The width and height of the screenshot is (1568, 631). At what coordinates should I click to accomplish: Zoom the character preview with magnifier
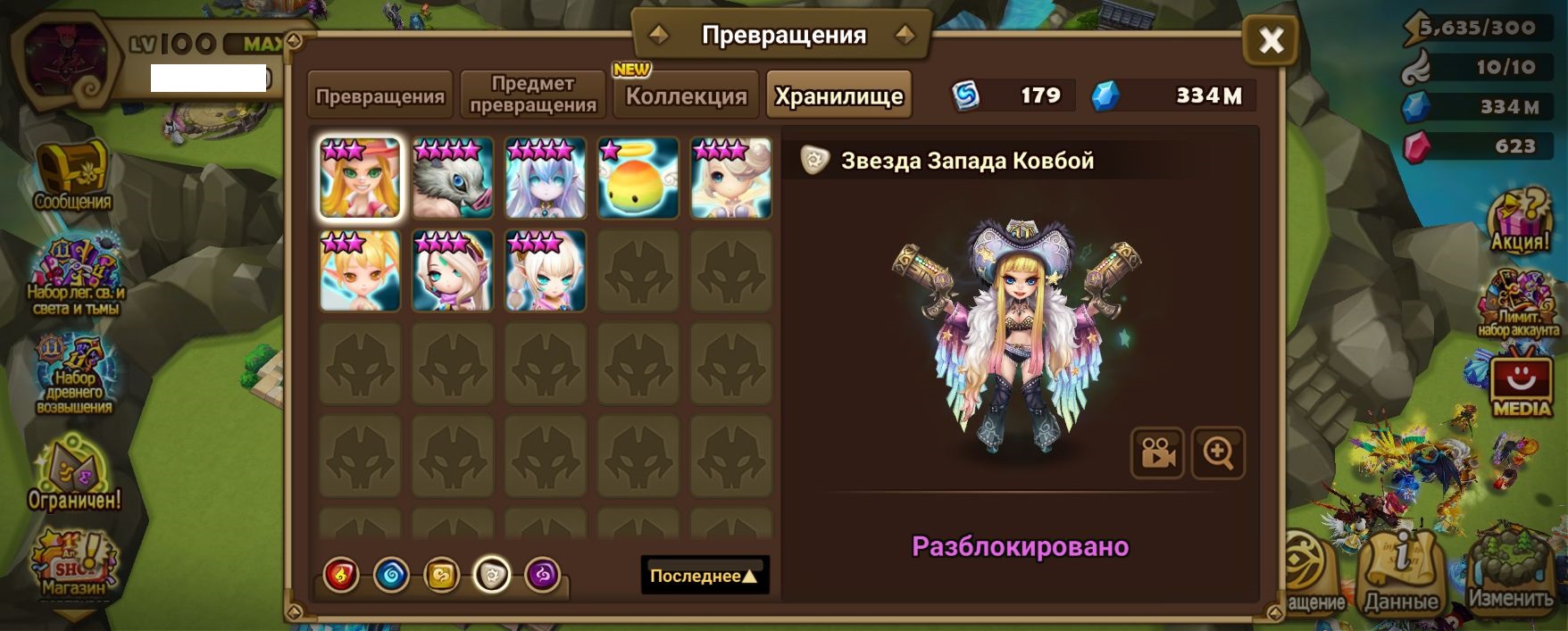(x=1218, y=453)
